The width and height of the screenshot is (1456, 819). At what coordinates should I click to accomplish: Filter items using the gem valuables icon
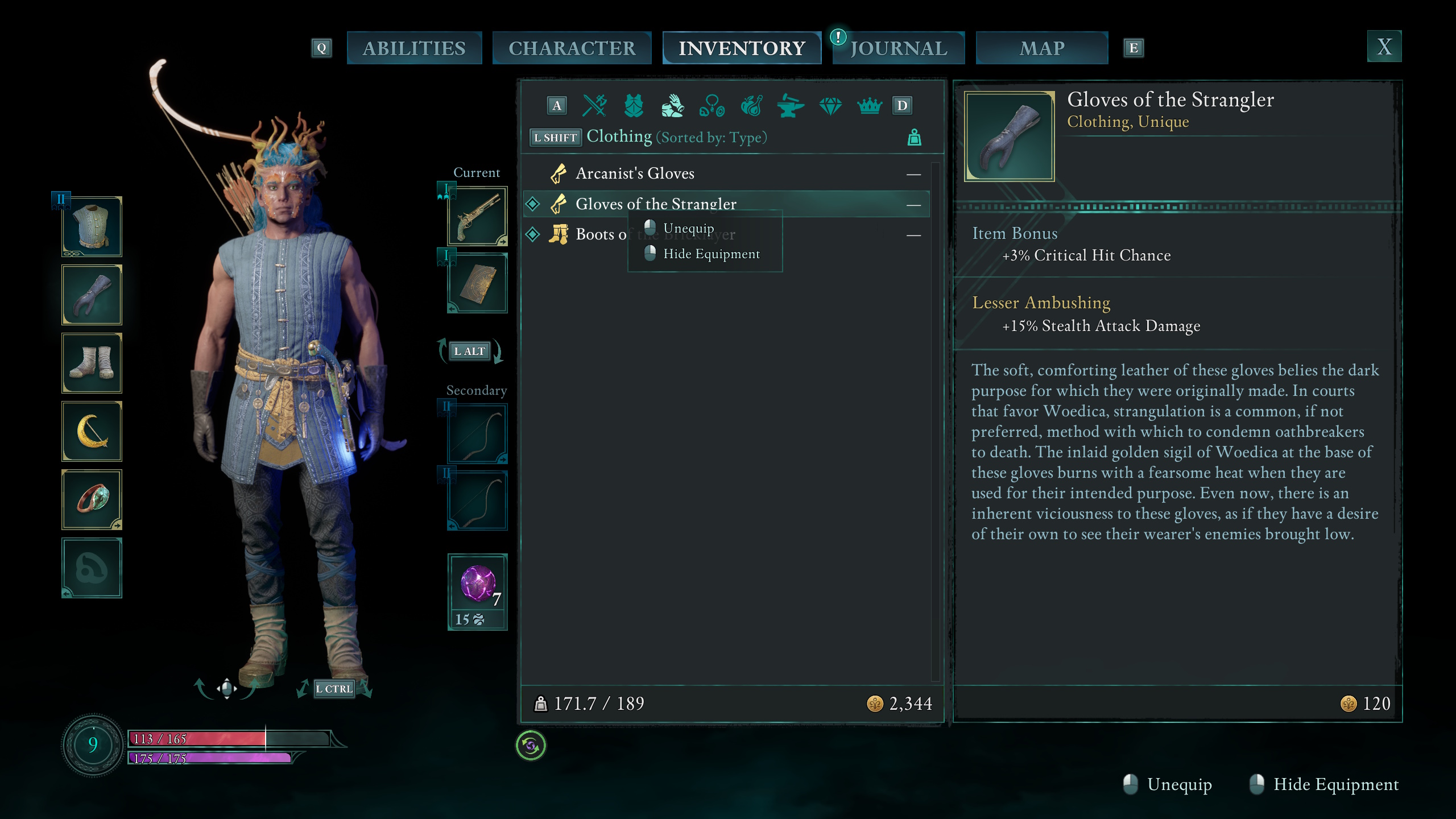click(831, 105)
